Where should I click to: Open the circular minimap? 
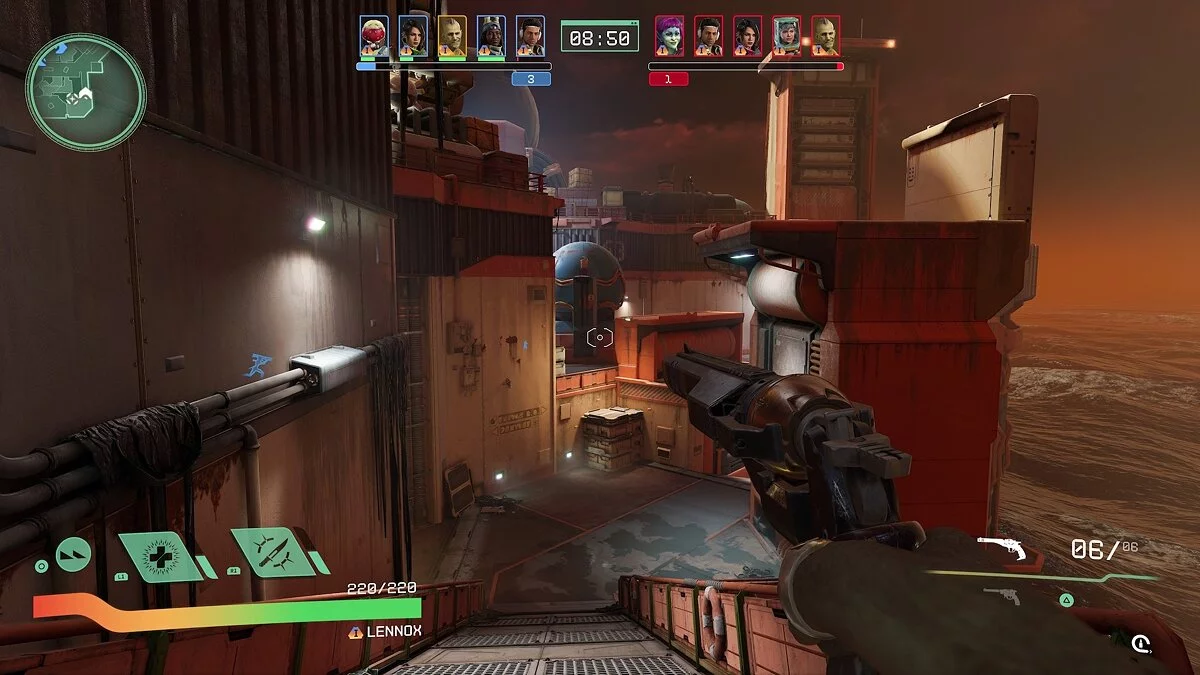pyautogui.click(x=86, y=92)
